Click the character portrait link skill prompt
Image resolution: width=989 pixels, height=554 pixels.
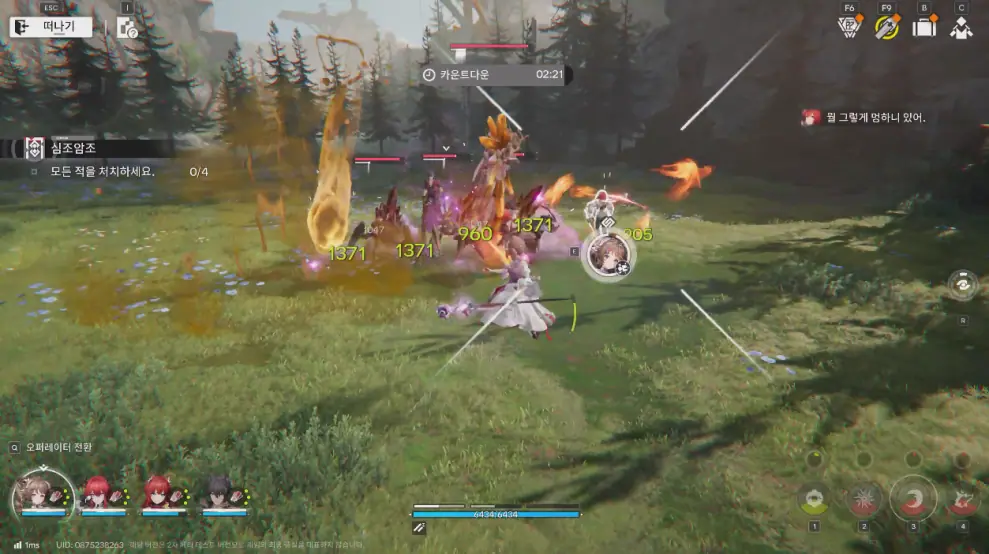click(x=608, y=257)
